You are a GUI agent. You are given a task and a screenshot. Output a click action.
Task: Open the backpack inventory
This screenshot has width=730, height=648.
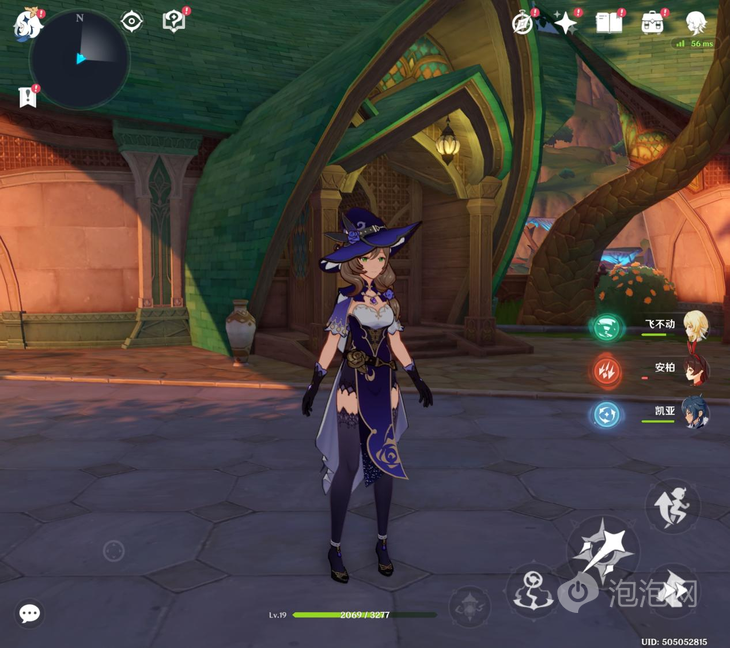653,23
